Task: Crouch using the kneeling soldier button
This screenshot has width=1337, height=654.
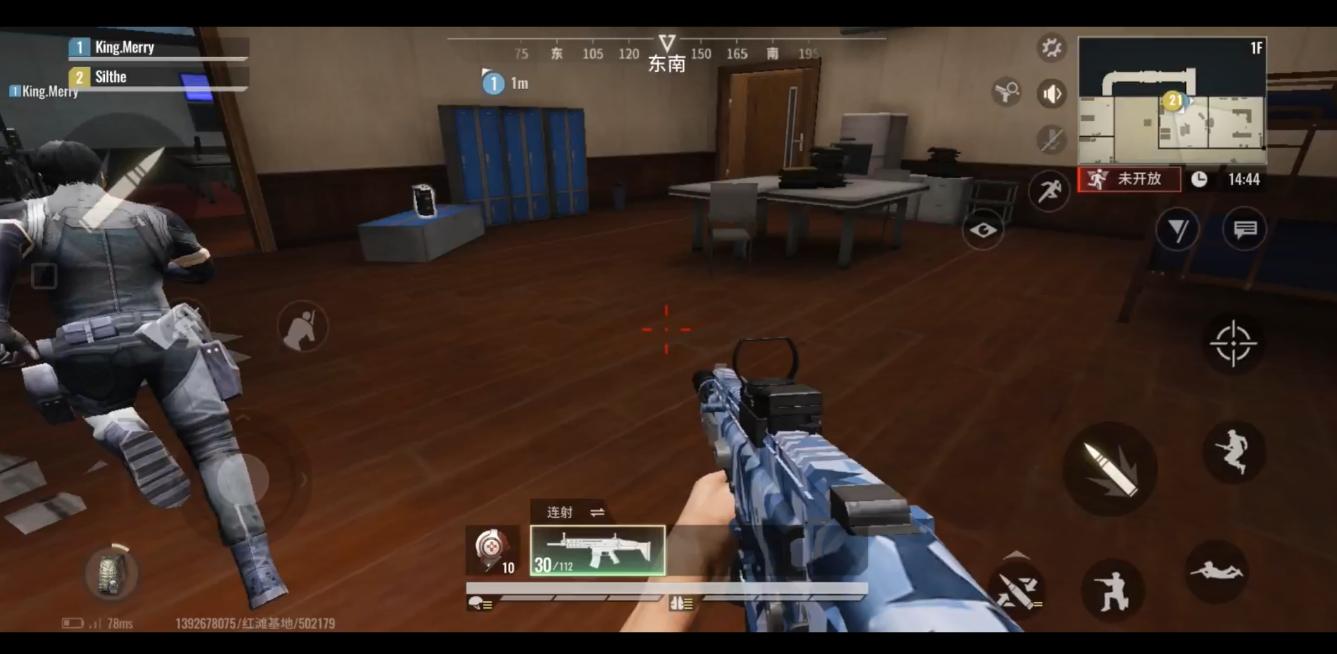Action: click(x=1112, y=590)
